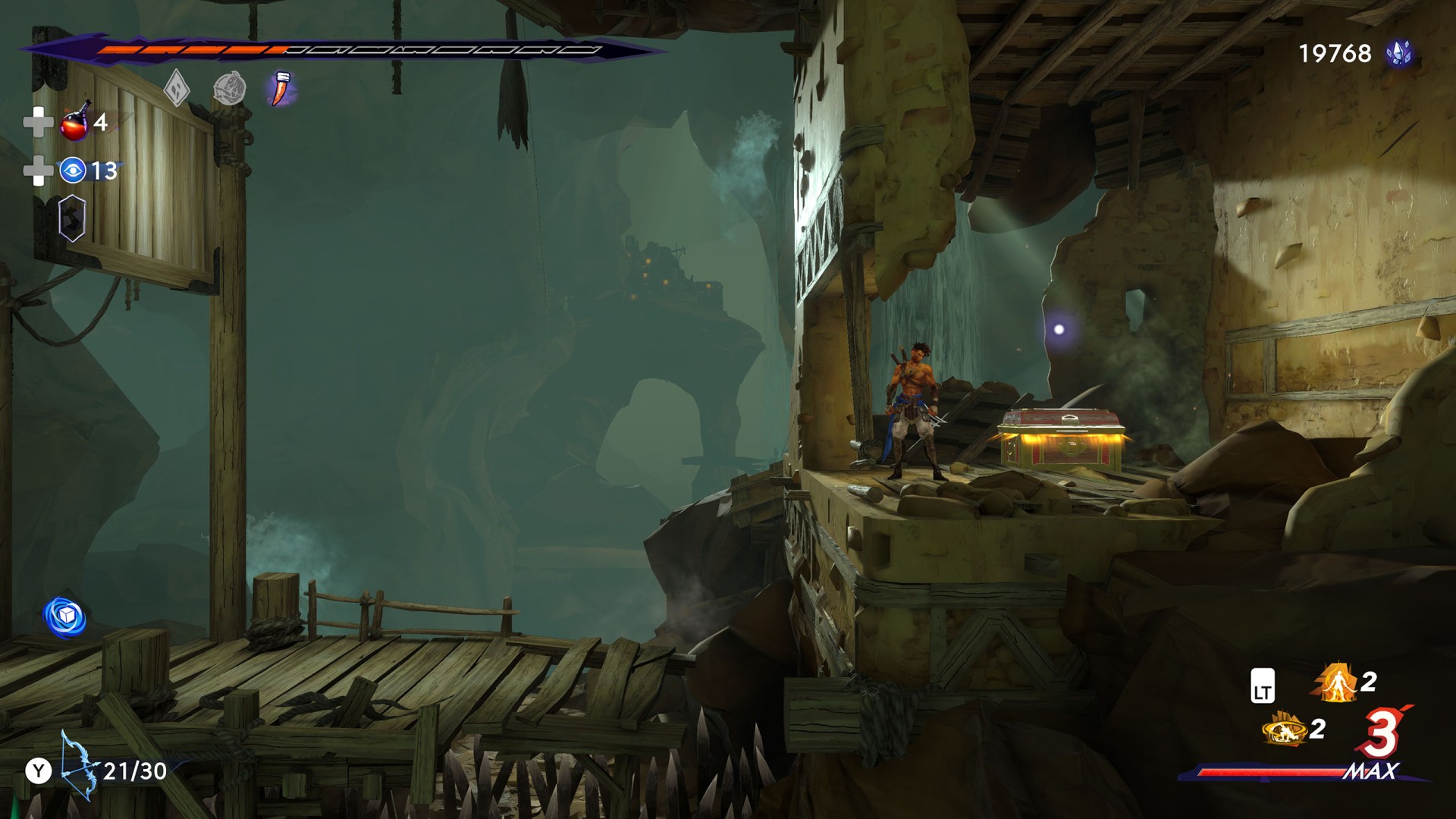Activate the orange standing-figure Athra surge
Screen dimensions: 1456x819
click(x=1335, y=682)
